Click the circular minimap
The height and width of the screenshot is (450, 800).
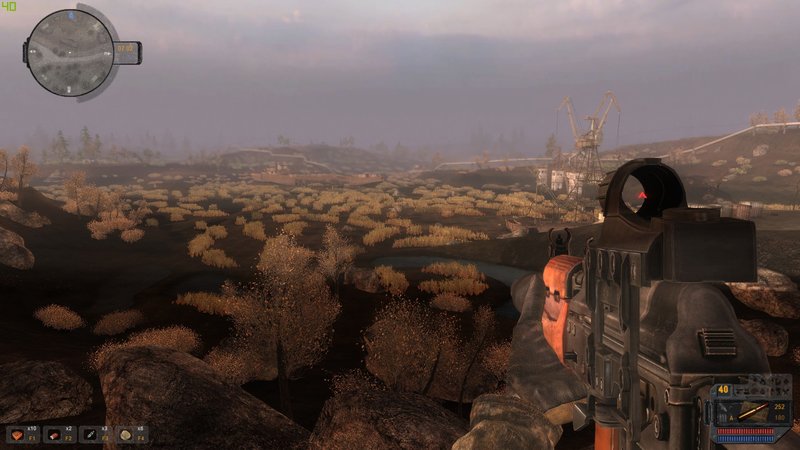pos(70,52)
